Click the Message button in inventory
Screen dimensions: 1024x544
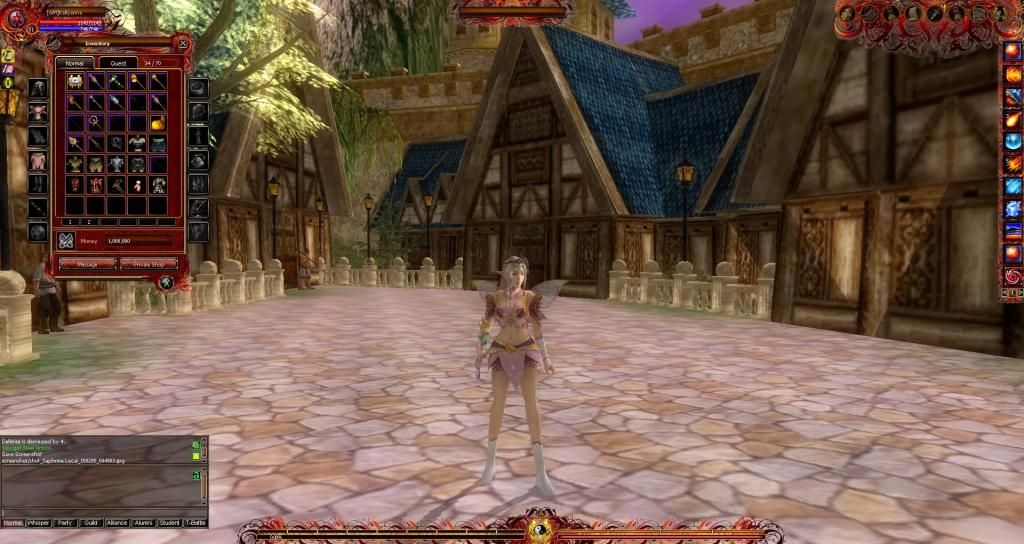tap(86, 264)
